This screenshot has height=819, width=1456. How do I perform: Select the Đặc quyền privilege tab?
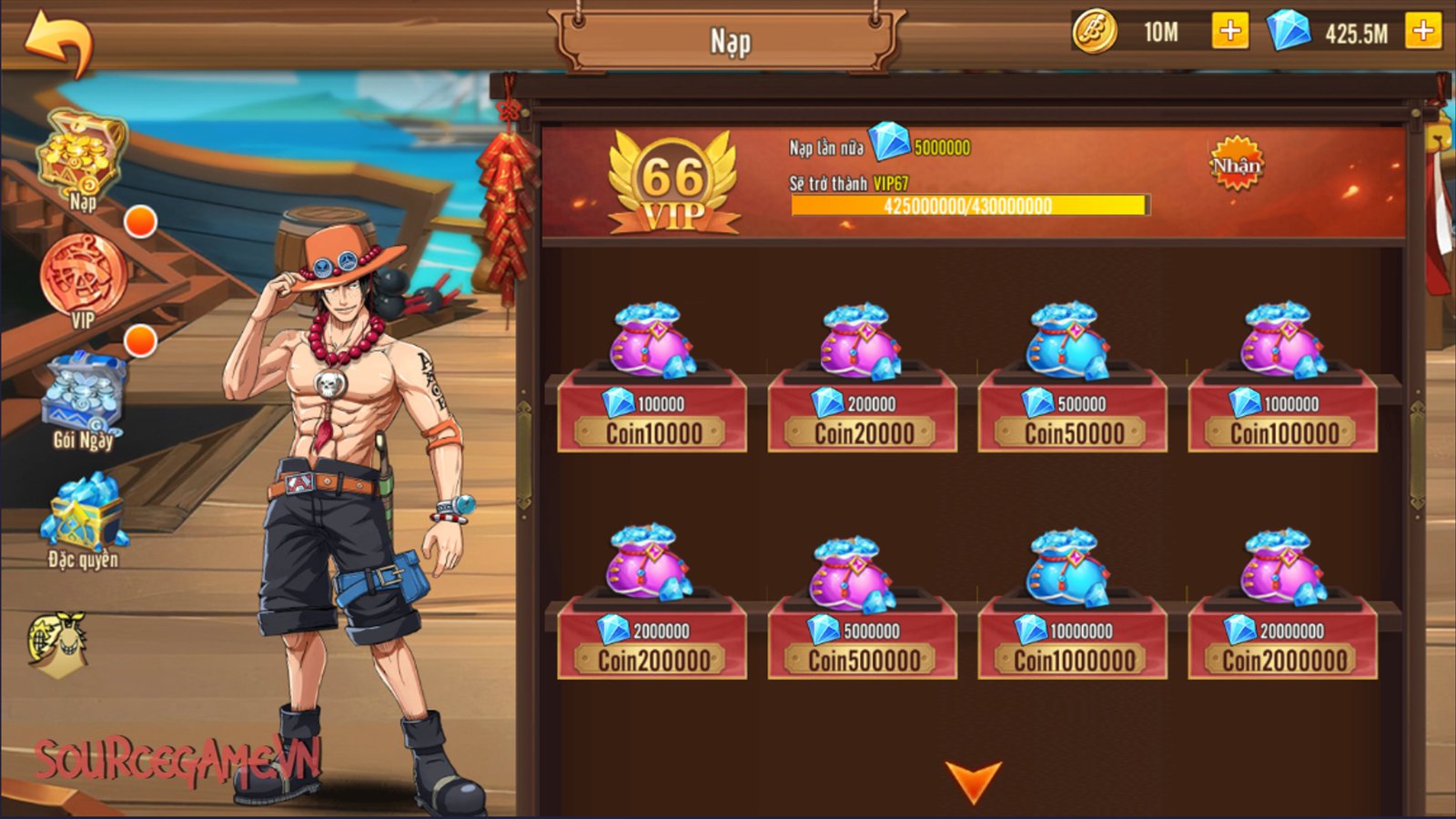(x=83, y=519)
